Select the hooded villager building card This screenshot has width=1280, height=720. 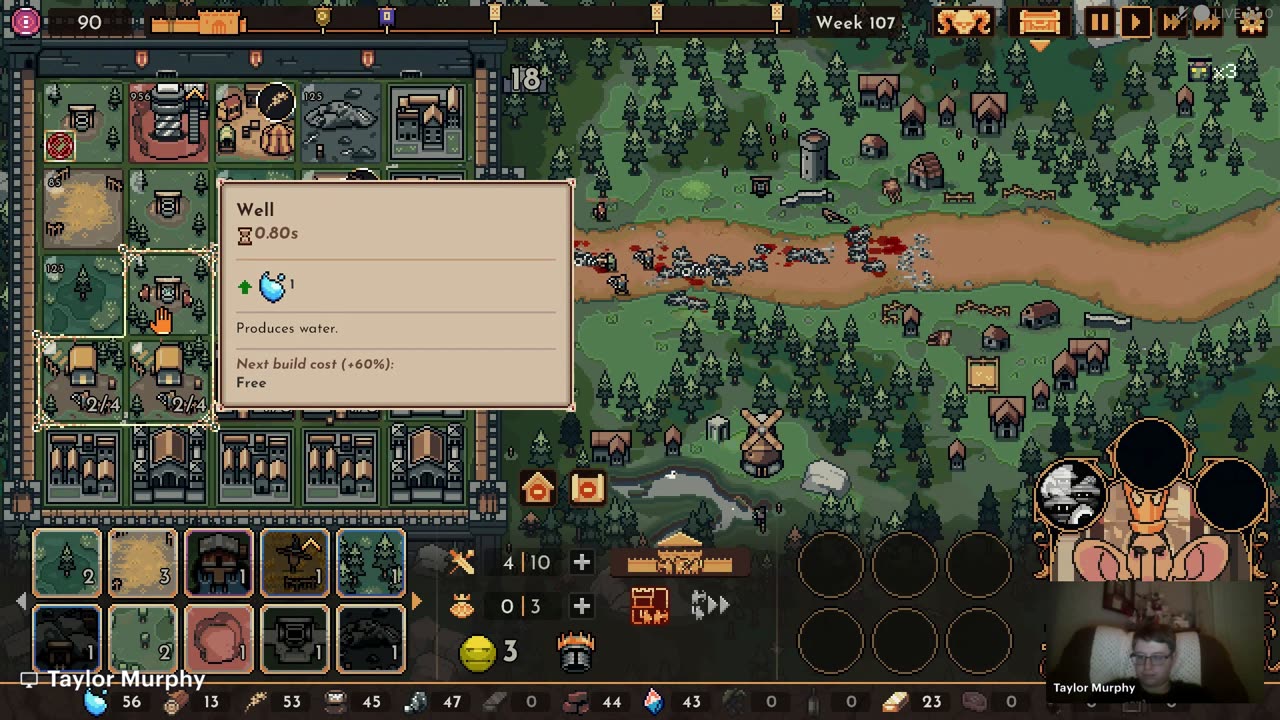coord(218,563)
